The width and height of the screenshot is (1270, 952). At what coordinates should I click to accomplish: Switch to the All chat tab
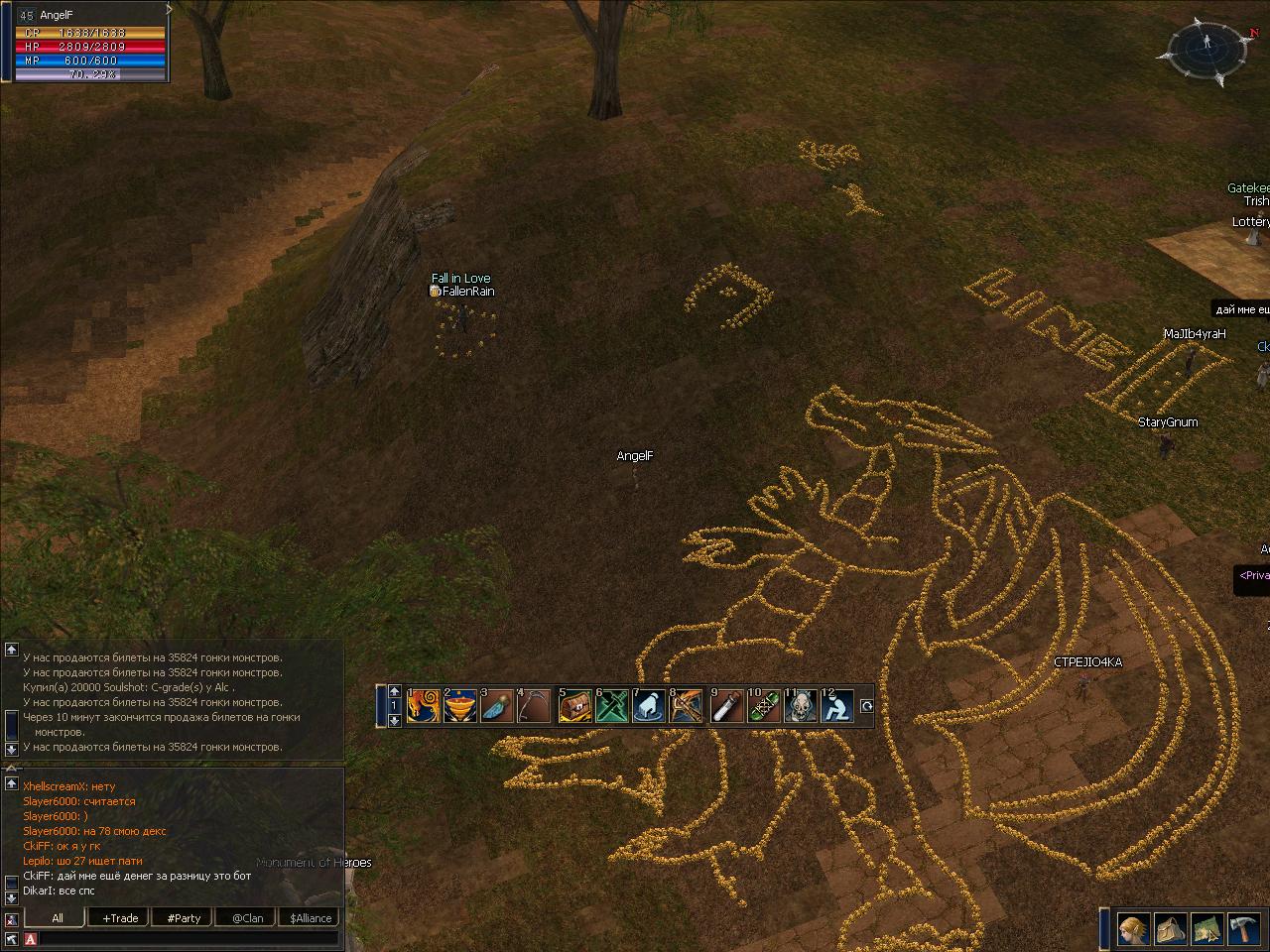58,918
